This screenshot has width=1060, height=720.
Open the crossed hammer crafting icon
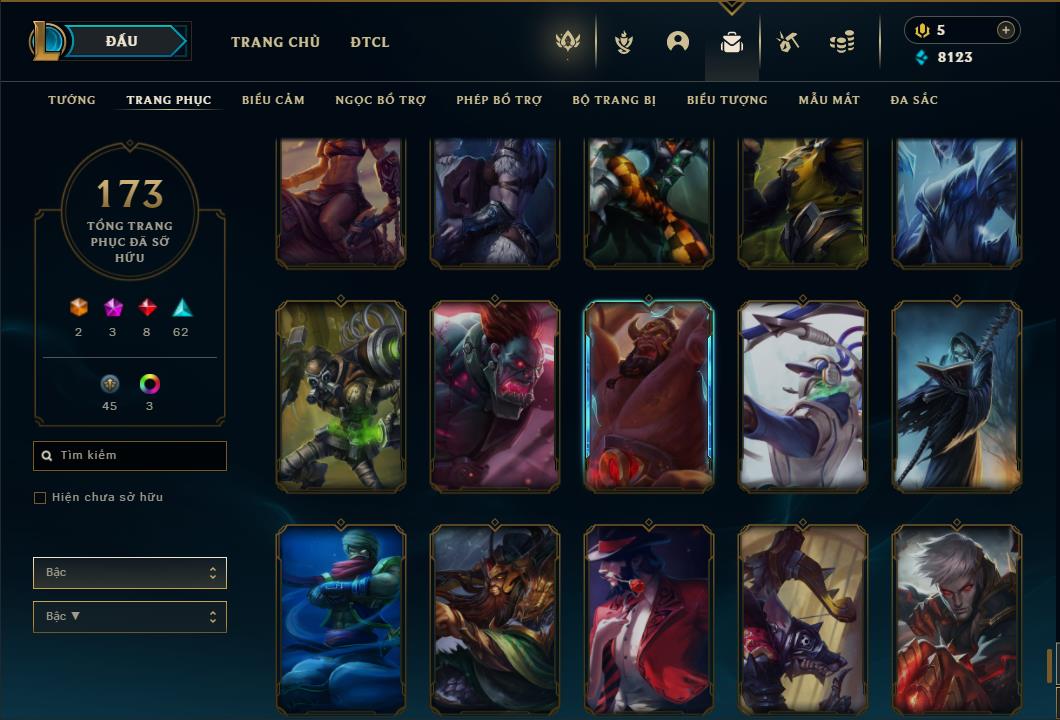point(788,42)
